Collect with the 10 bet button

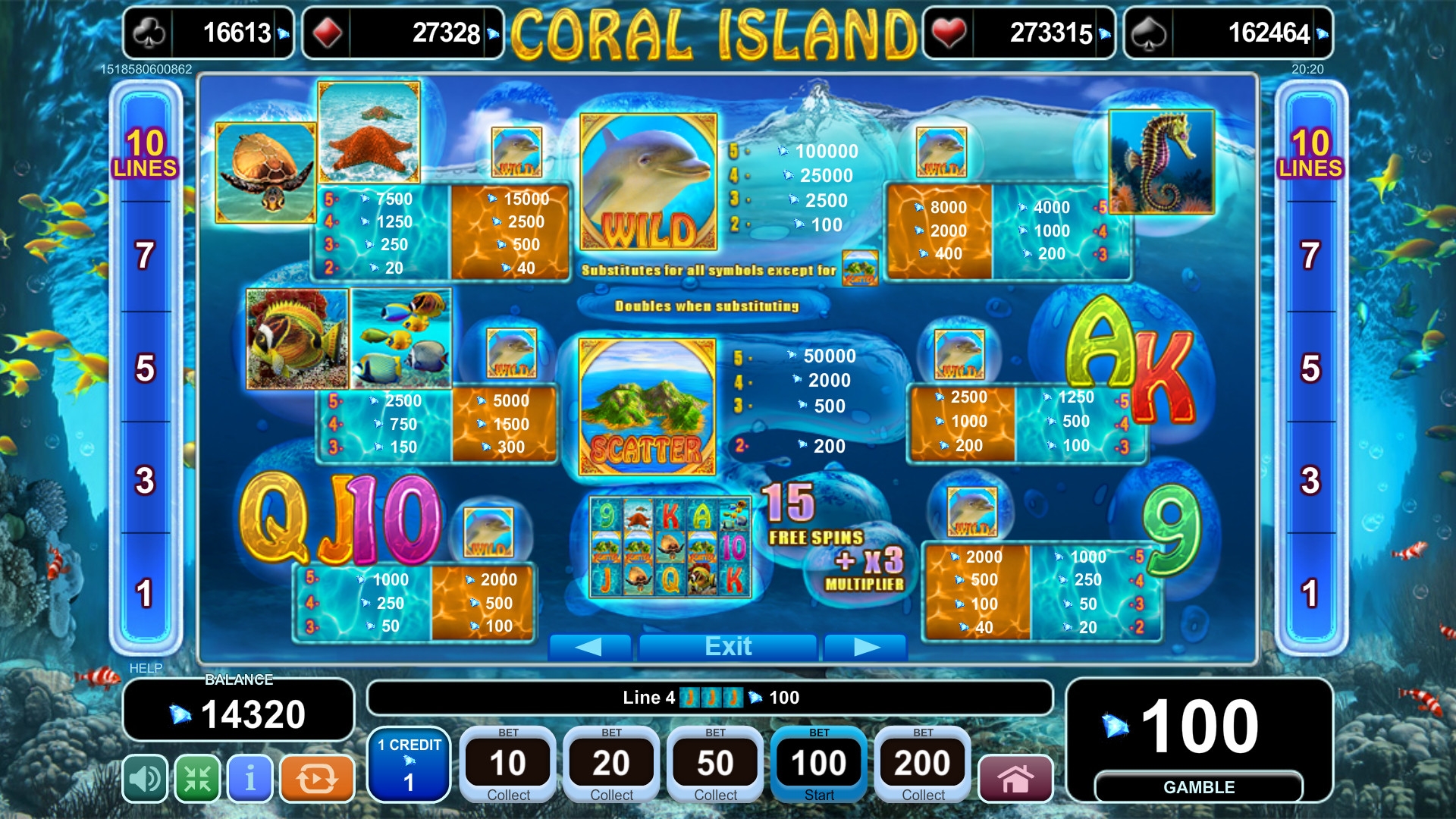508,764
